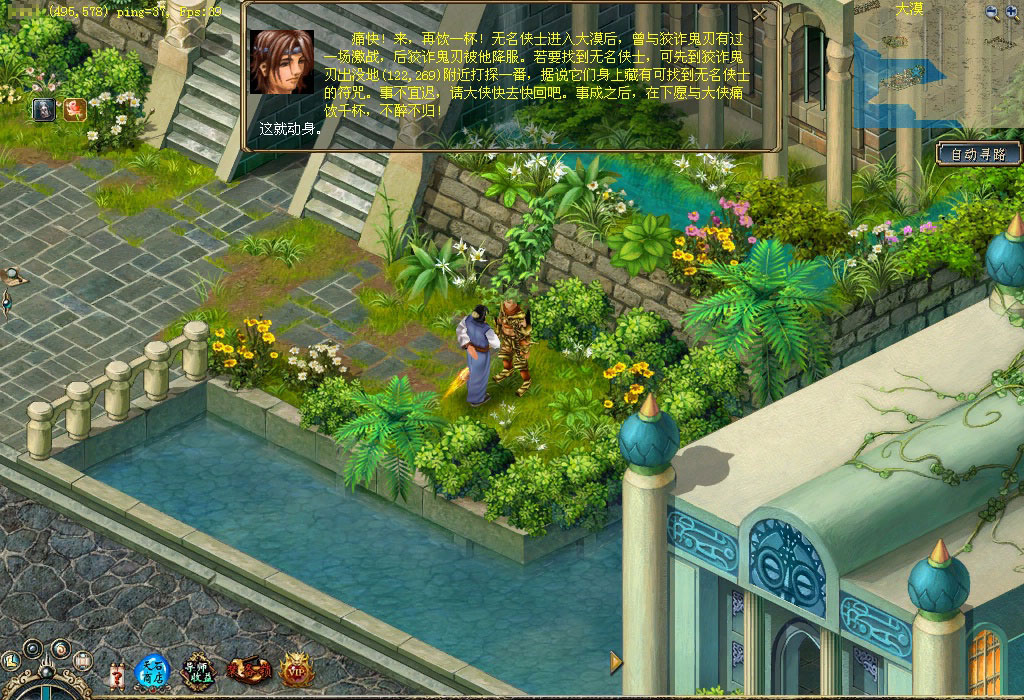This screenshot has width=1024, height=700.
Task: Click the NPC portrait in the dialogue
Action: (x=281, y=62)
